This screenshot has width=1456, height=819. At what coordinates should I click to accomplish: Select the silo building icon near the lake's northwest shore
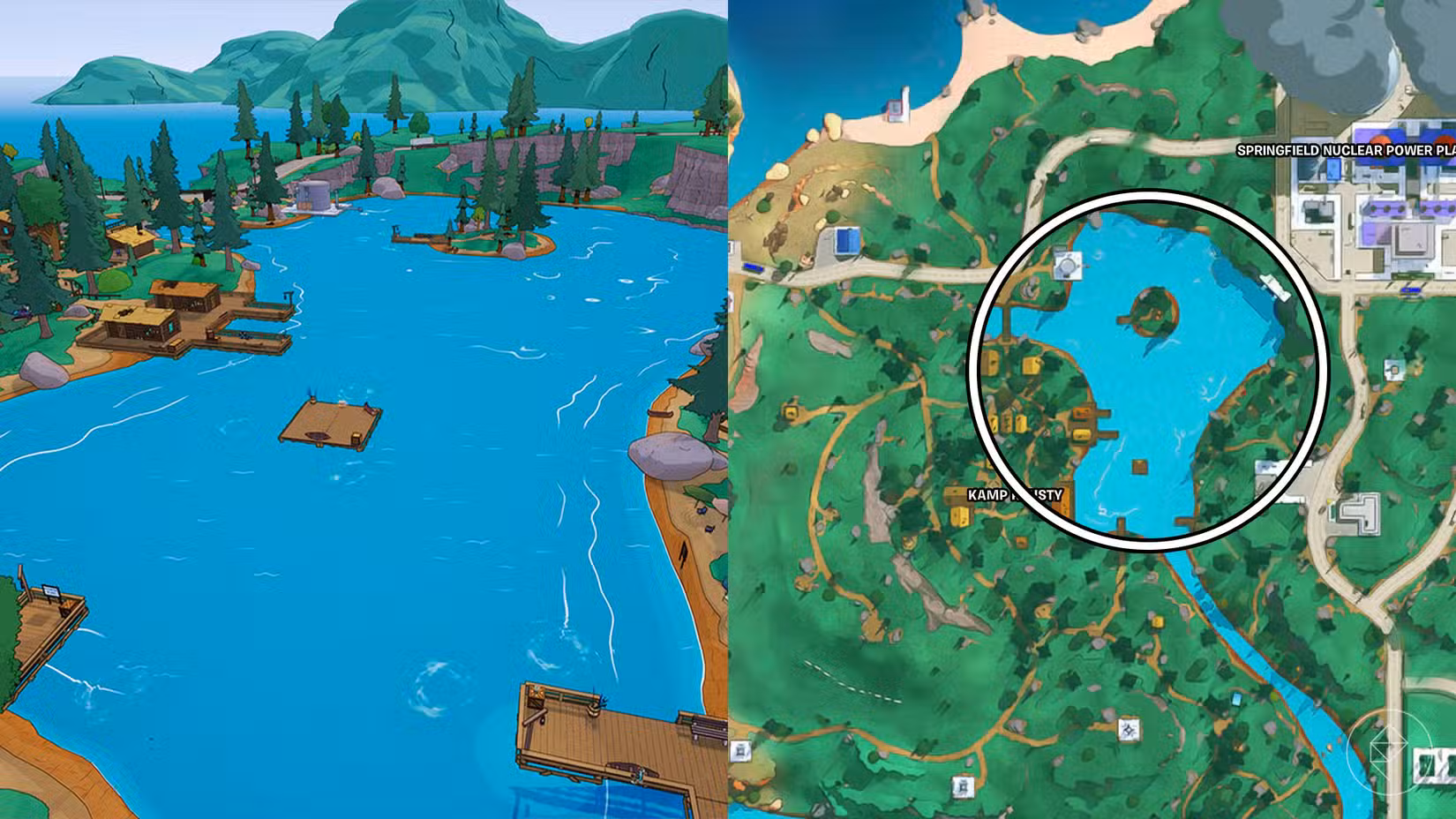1067,265
